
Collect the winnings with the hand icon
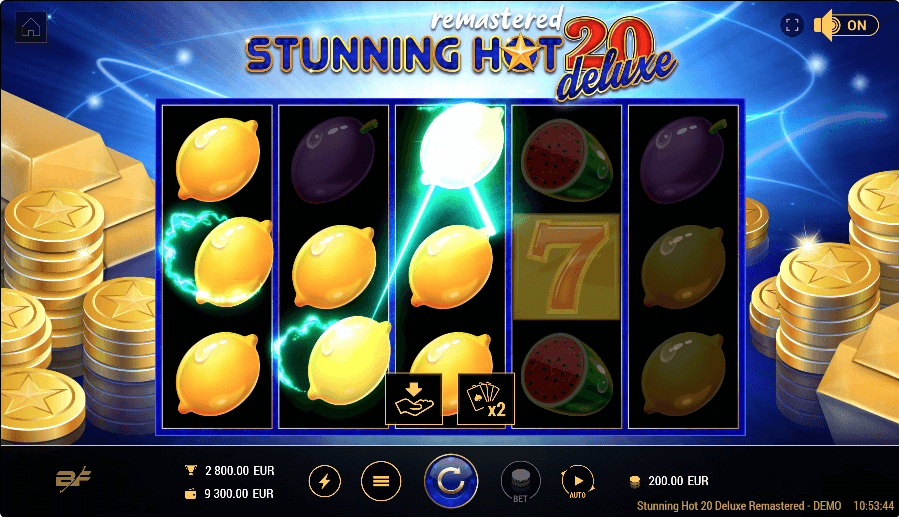click(x=414, y=398)
